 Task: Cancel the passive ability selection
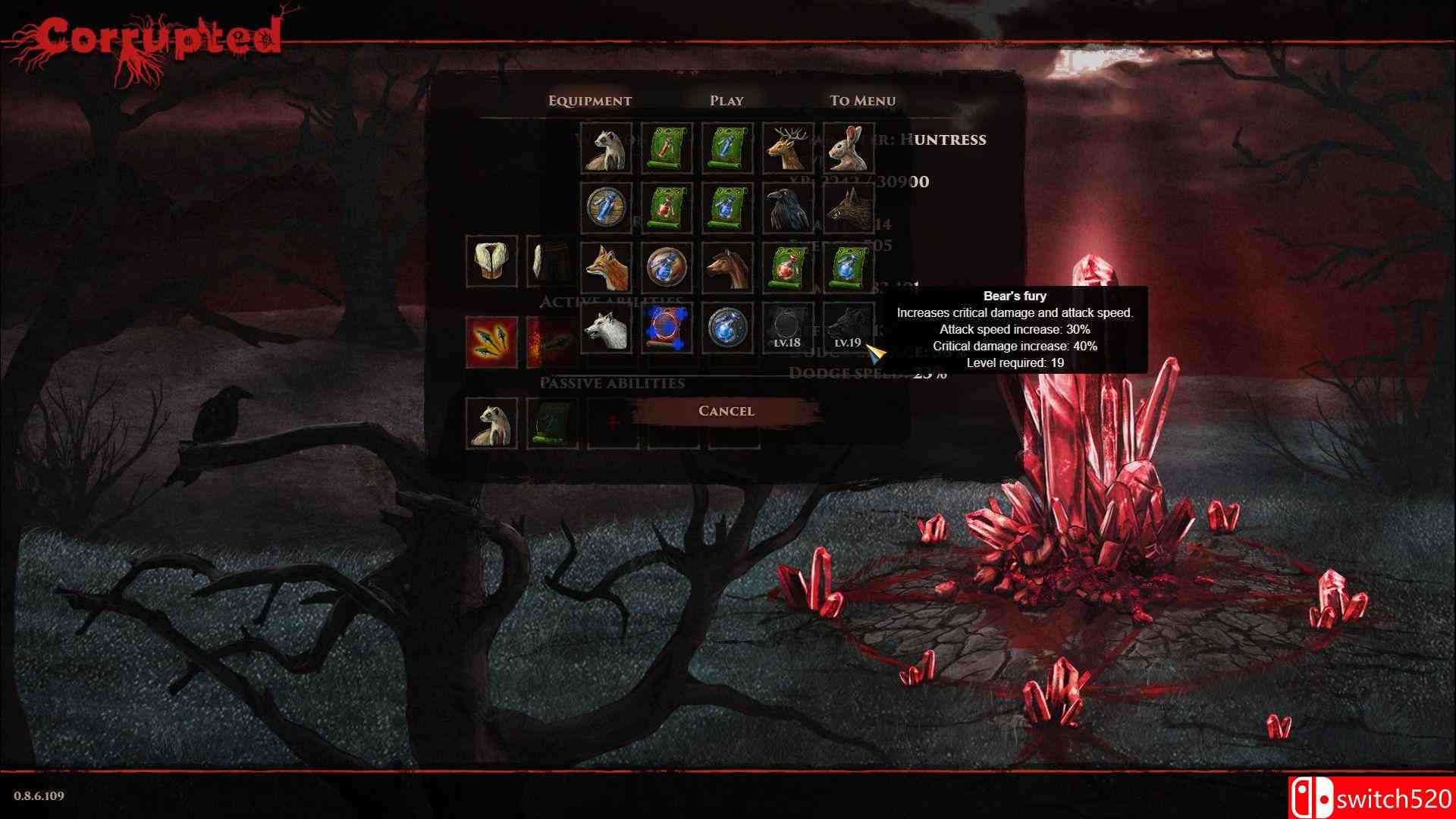[x=726, y=411]
